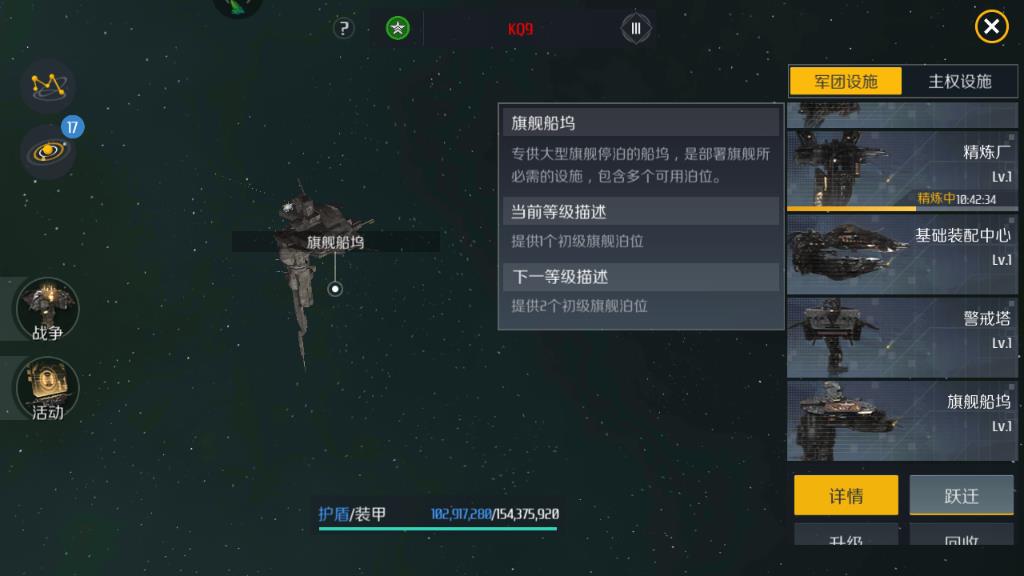Switch to the 军团设施 tab
The height and width of the screenshot is (576, 1024).
(846, 81)
